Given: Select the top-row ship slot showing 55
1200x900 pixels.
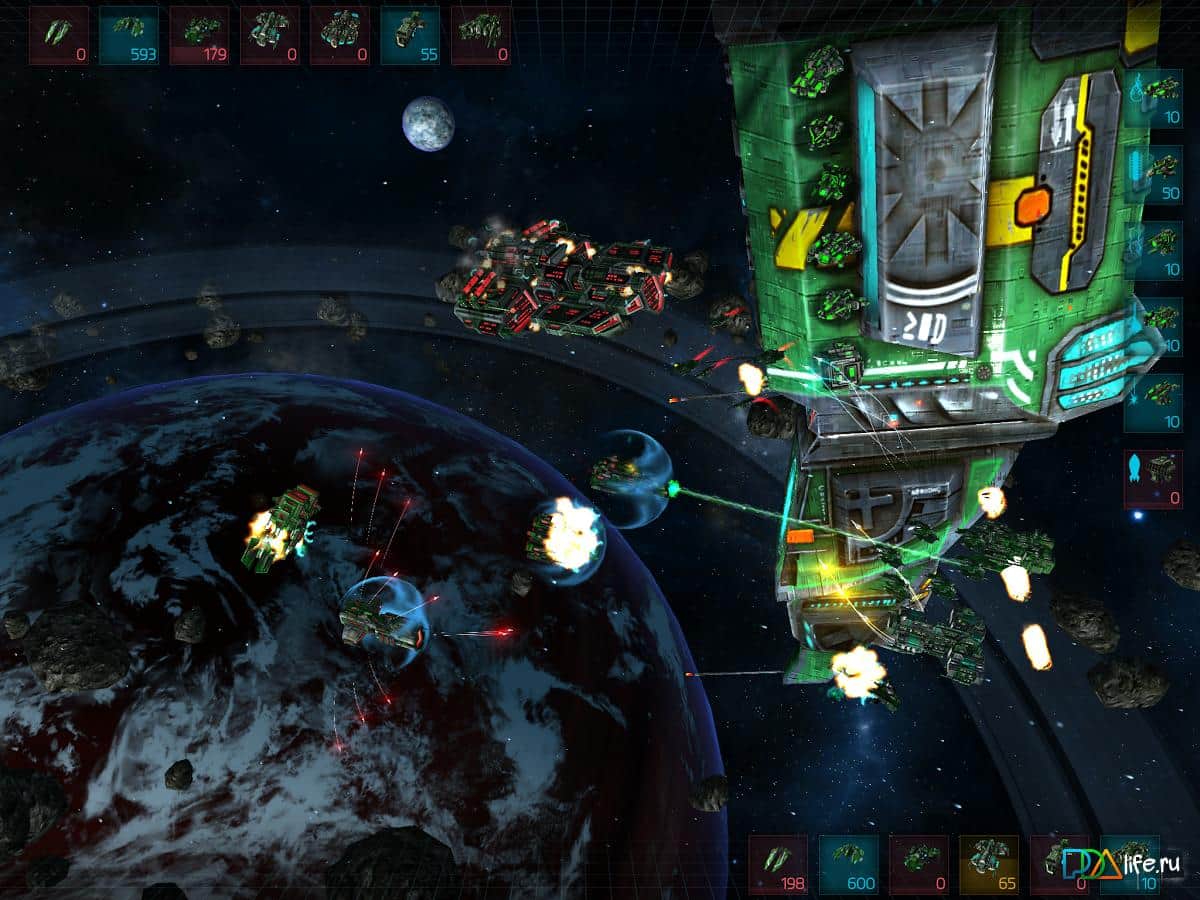Looking at the screenshot, I should [x=410, y=36].
